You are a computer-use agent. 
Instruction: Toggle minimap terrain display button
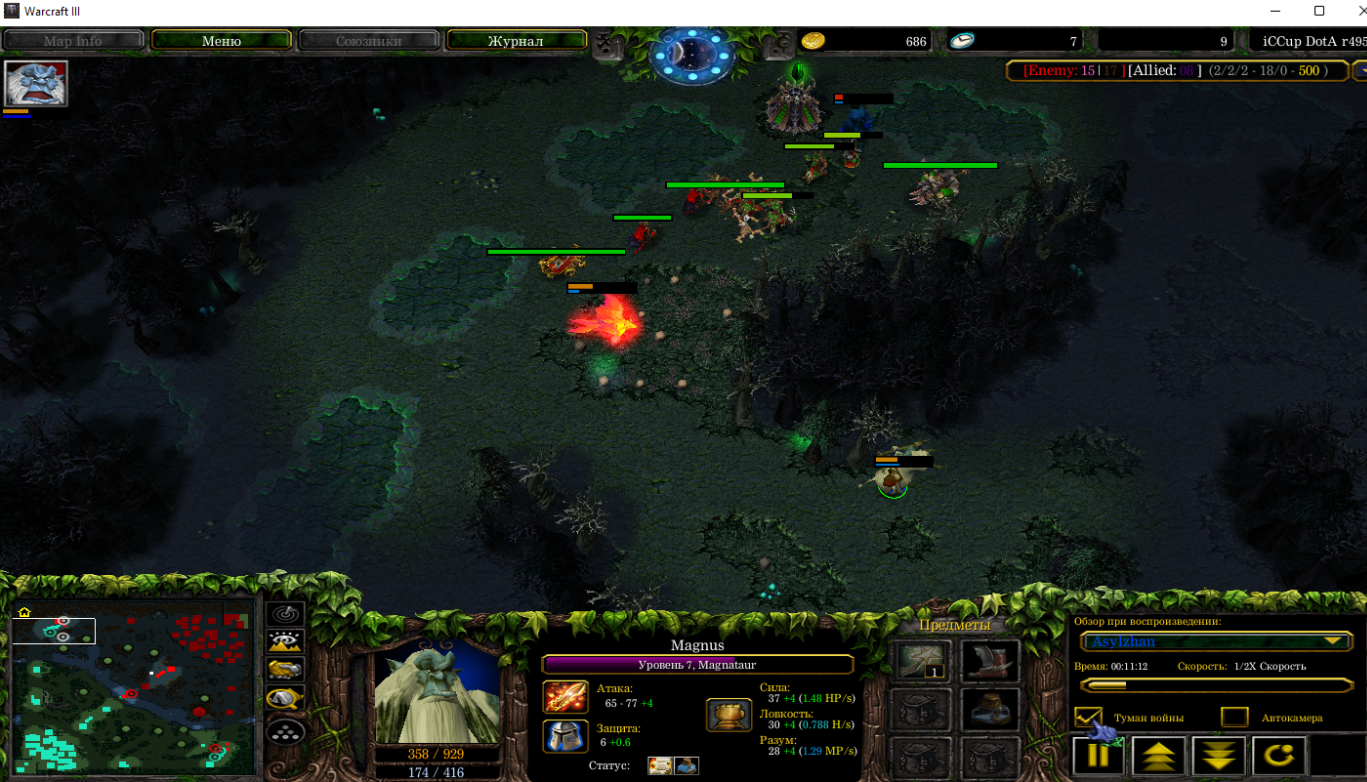coord(286,642)
